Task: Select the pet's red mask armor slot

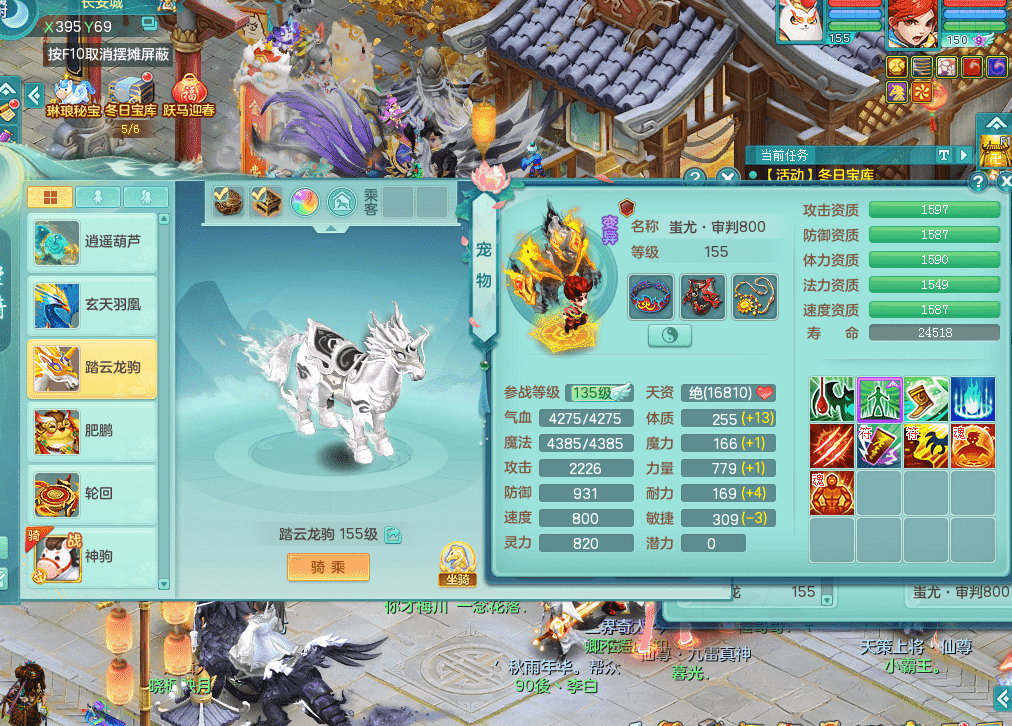Action: tap(703, 296)
